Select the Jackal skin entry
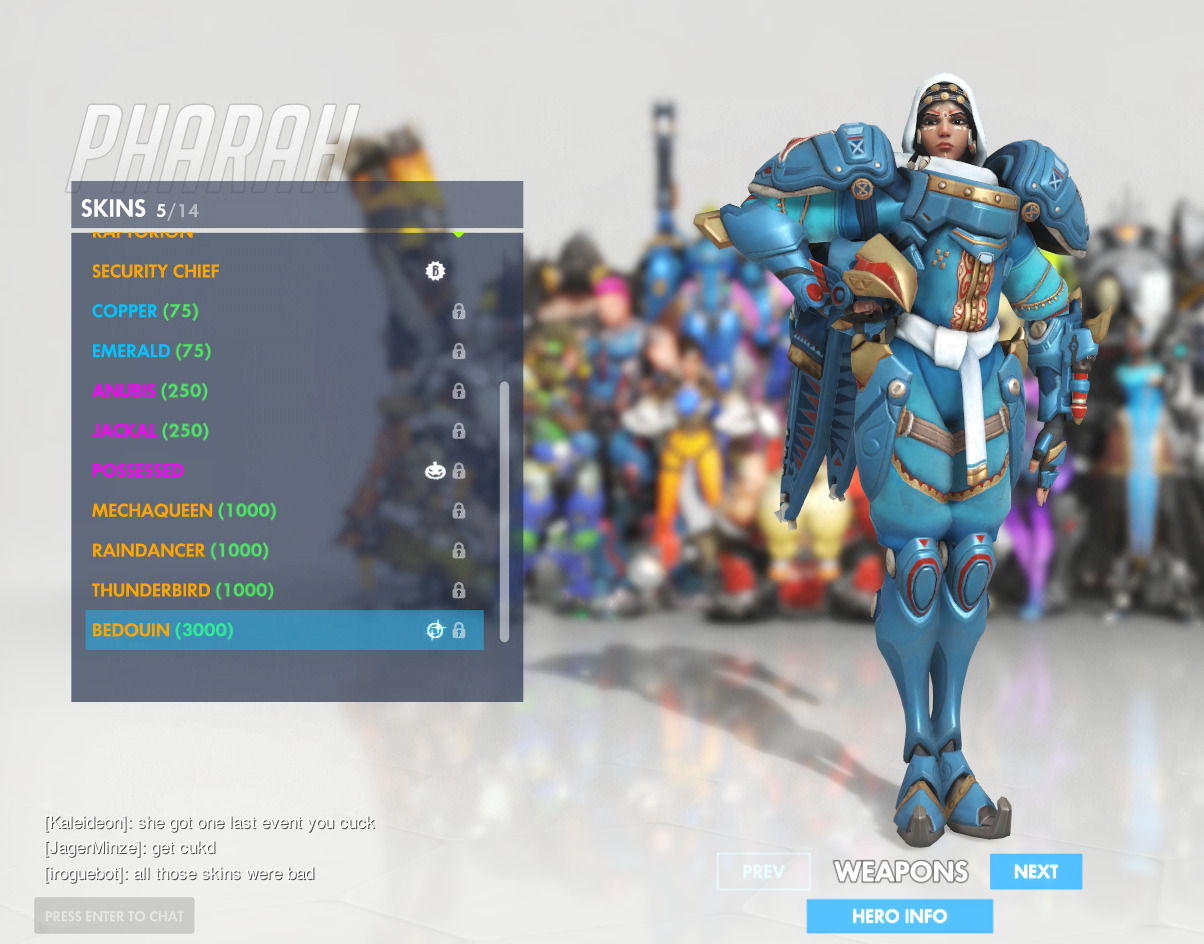Screen dimensions: 1204x944 [150, 431]
